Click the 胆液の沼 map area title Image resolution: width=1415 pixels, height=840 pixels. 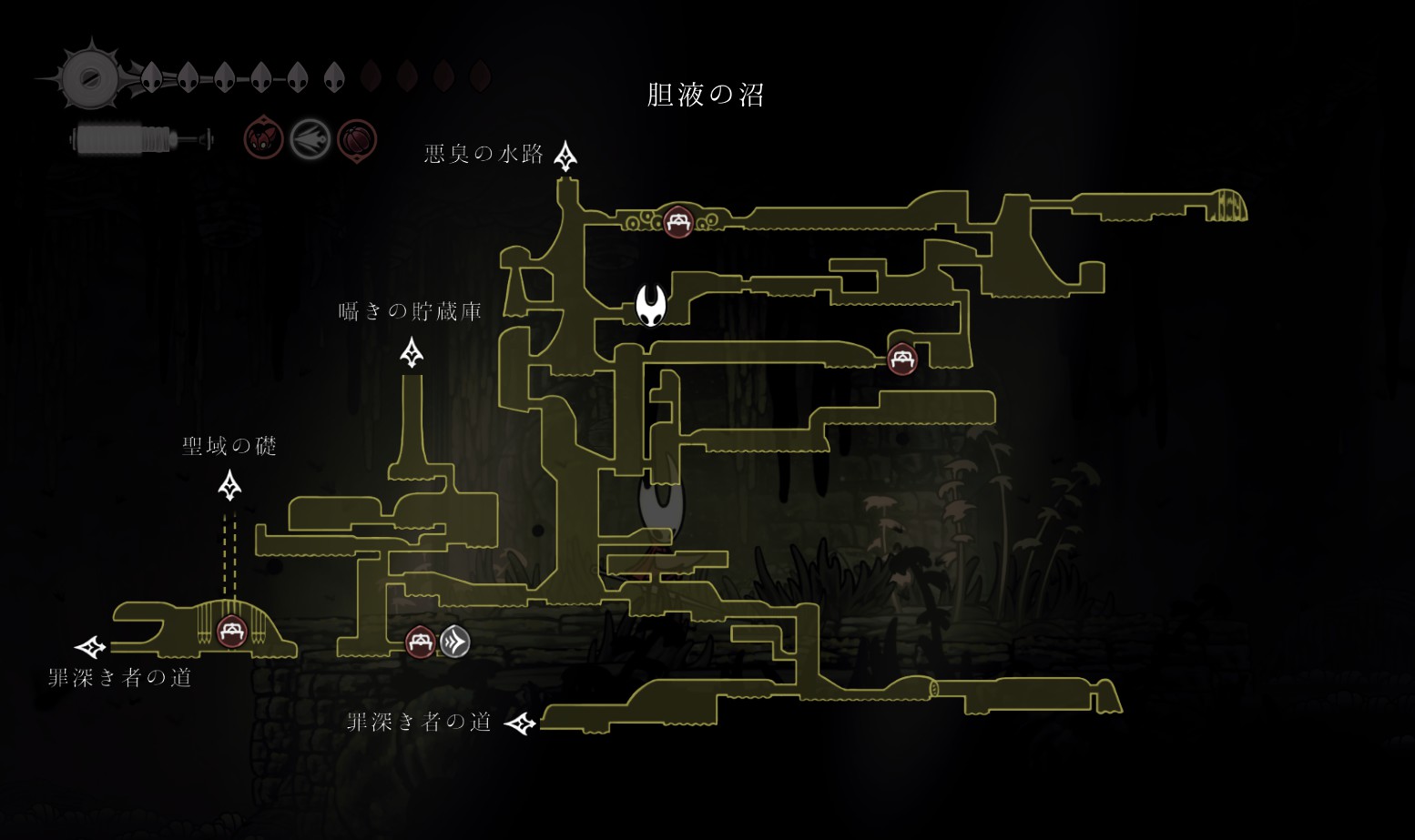click(705, 95)
